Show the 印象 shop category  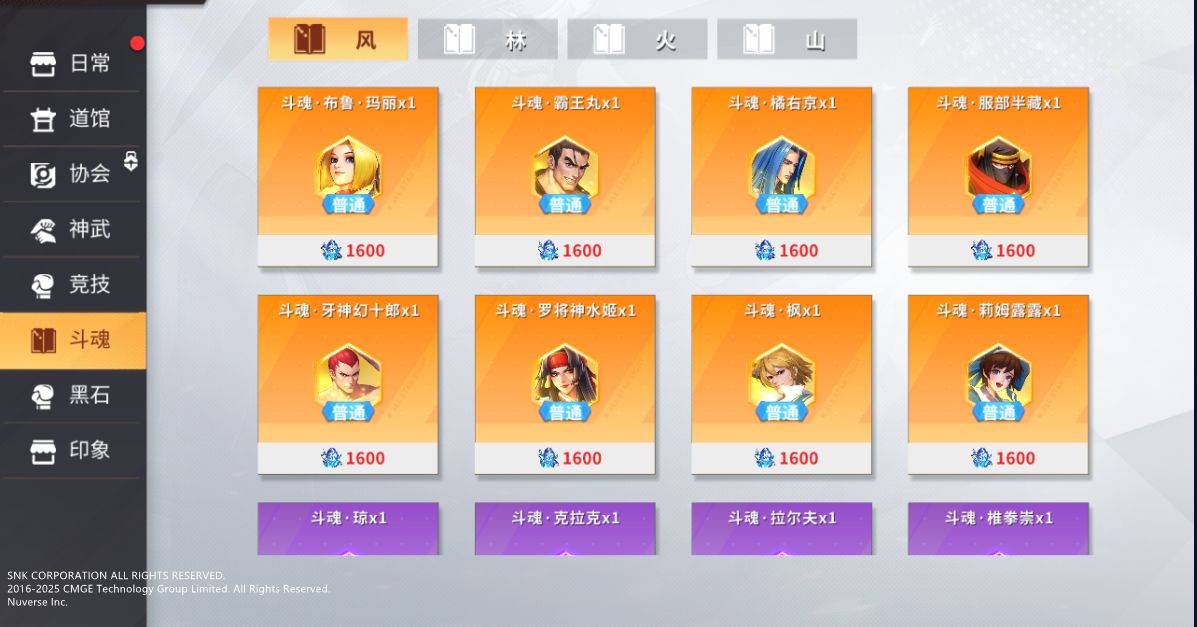coord(72,451)
